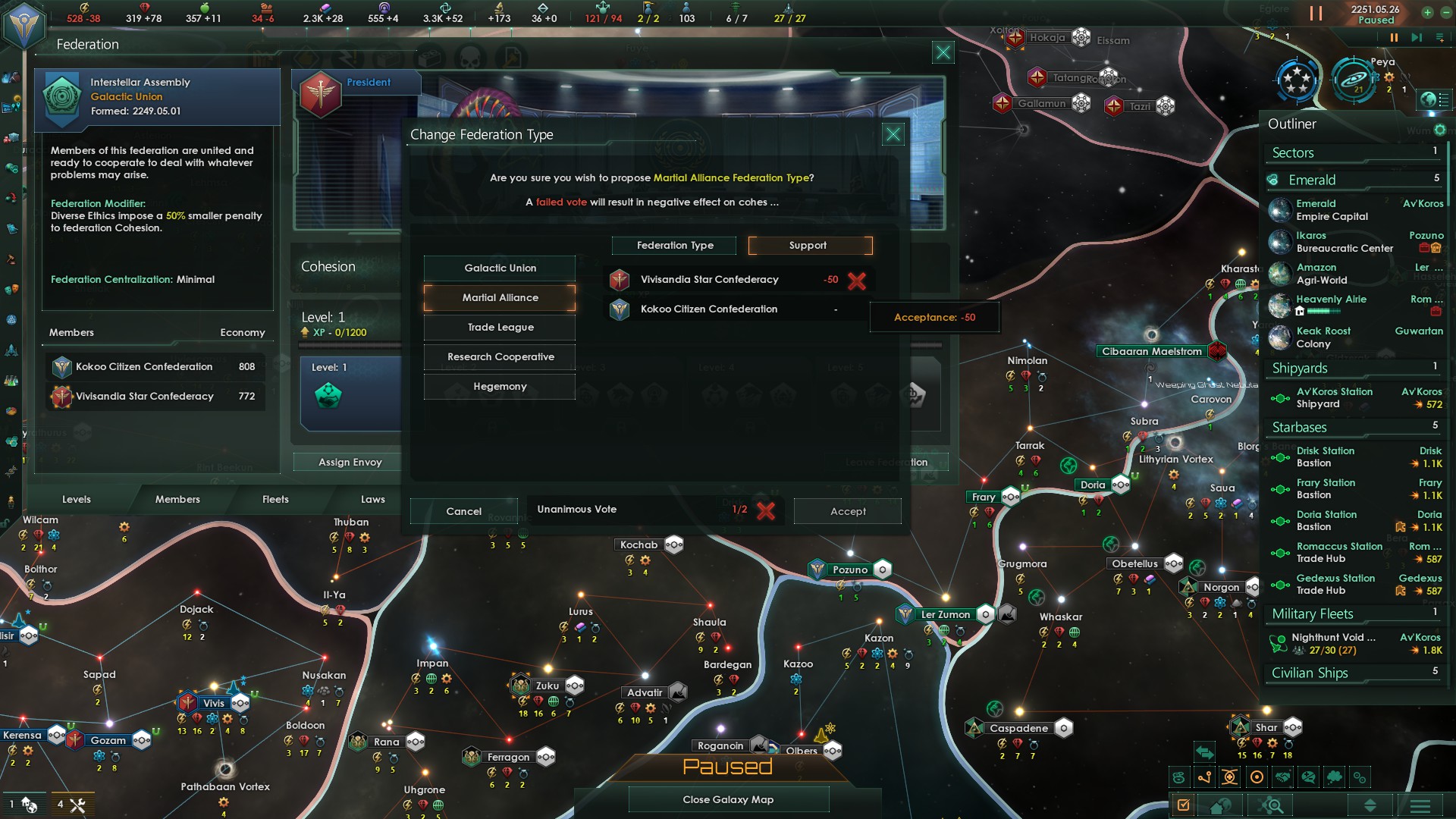The width and height of the screenshot is (1456, 819).
Task: Click the return-to-home-system house icon
Action: (x=1219, y=806)
